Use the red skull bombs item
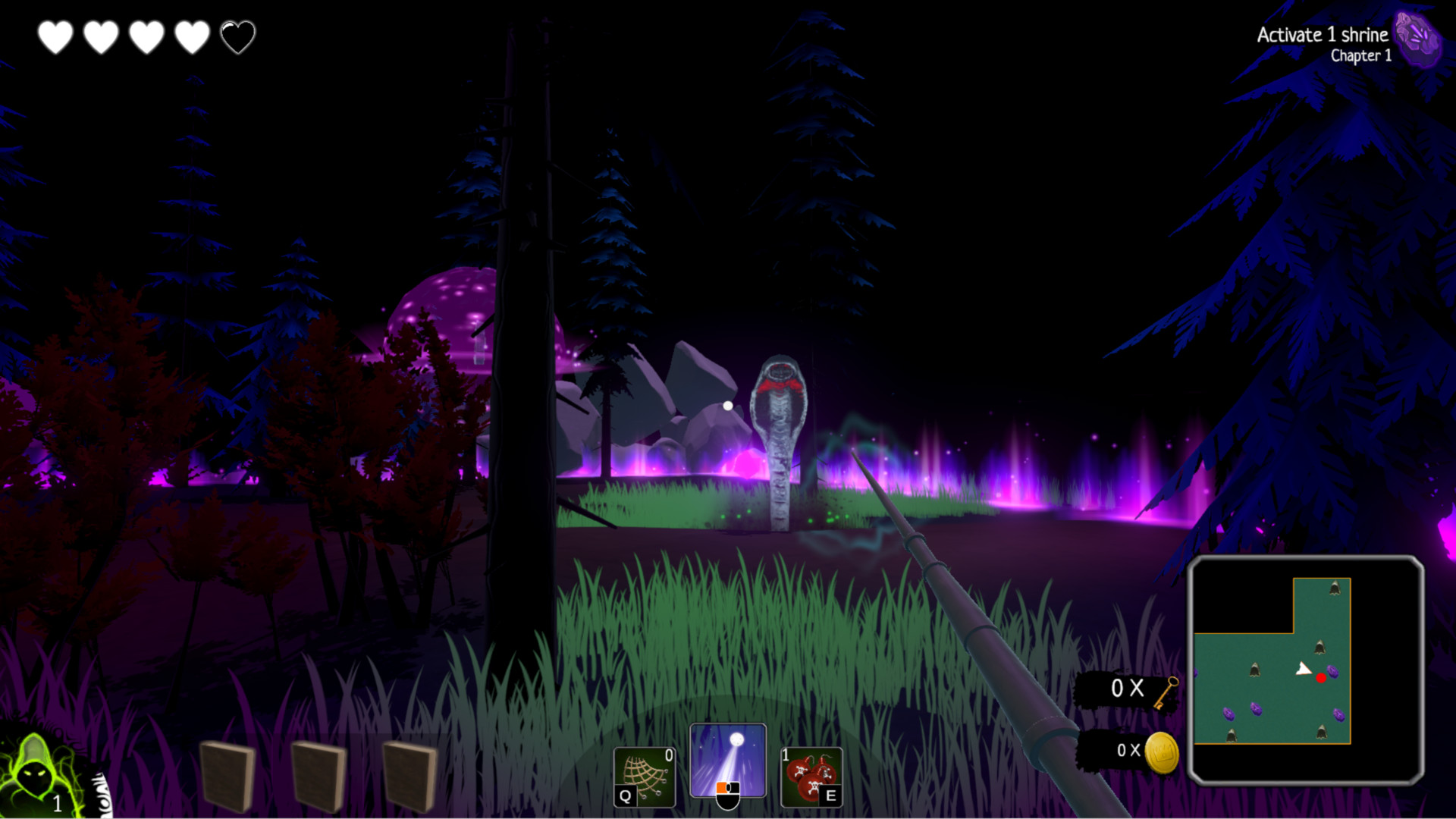The width and height of the screenshot is (1456, 819). click(x=811, y=777)
